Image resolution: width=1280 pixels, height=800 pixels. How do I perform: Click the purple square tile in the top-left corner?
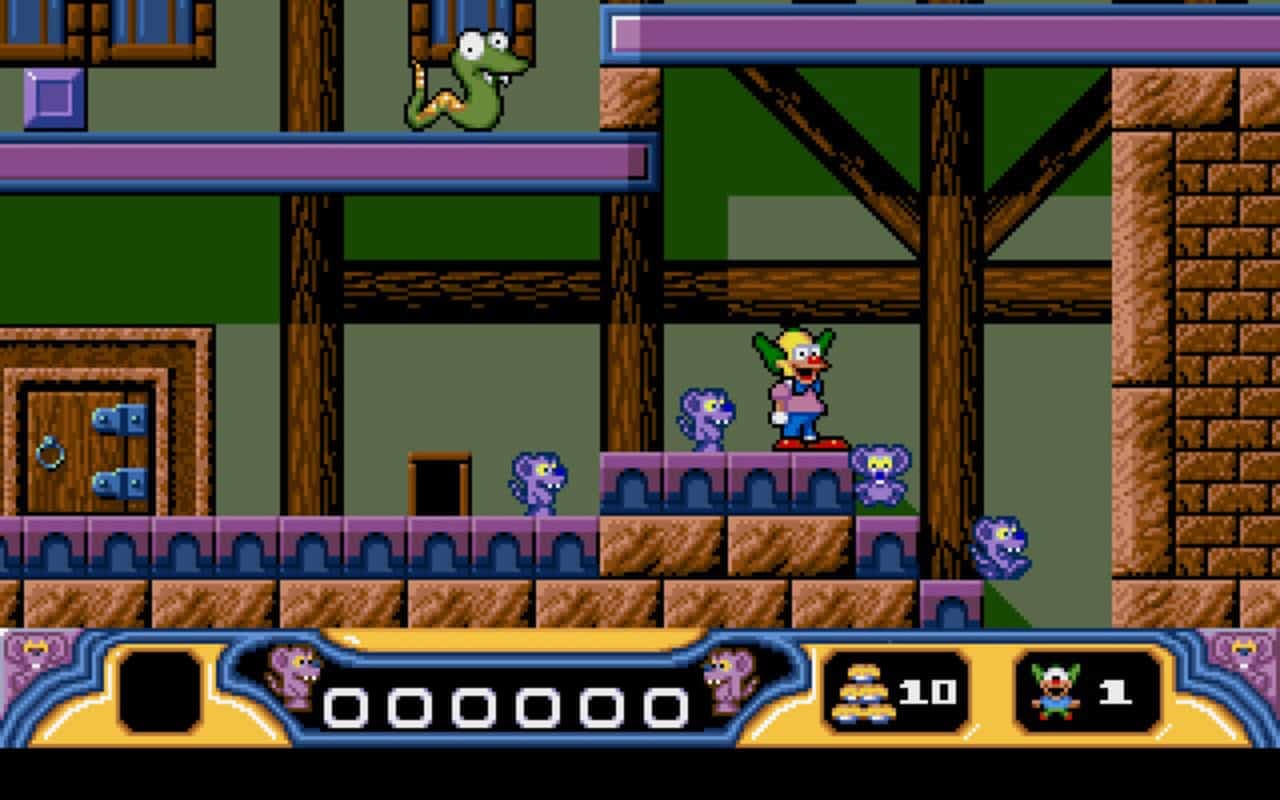(x=55, y=95)
